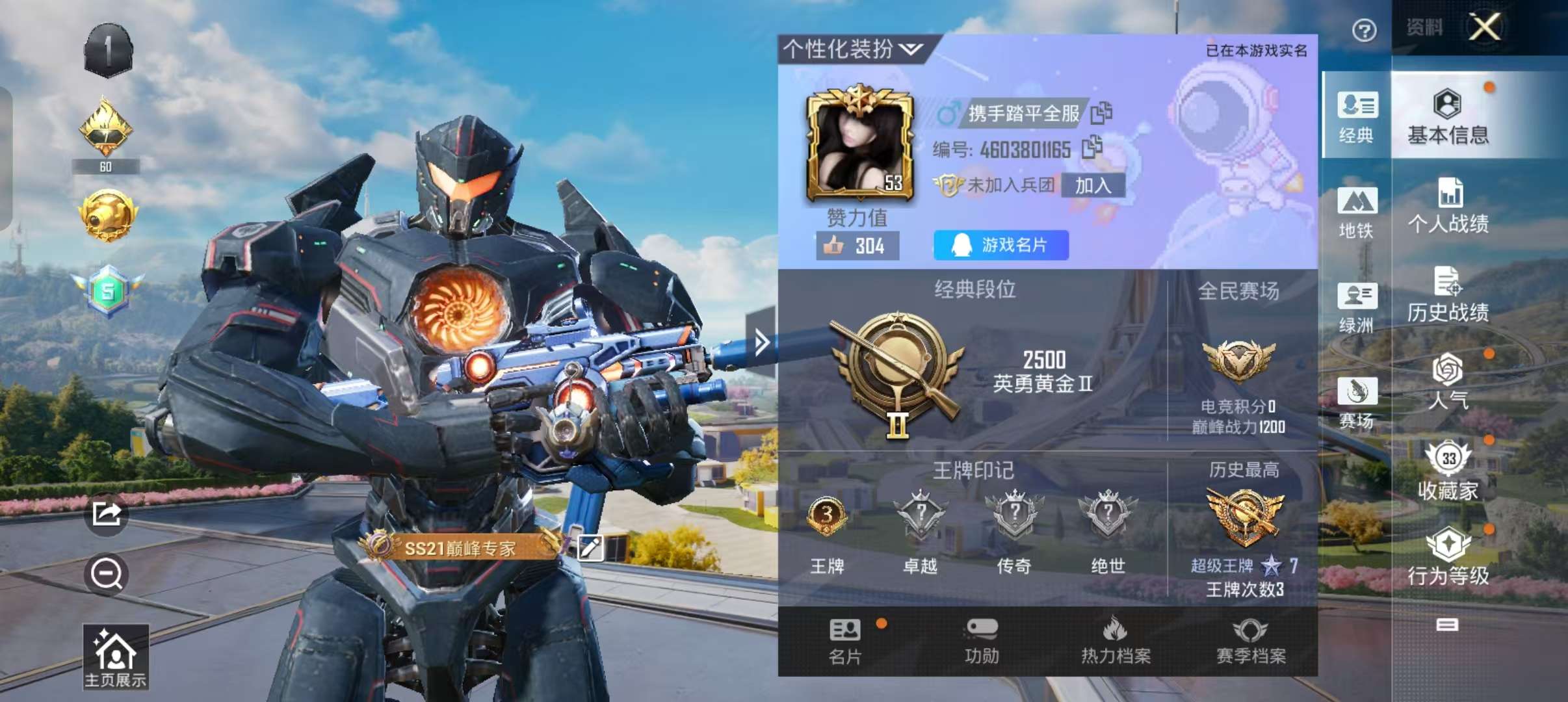Click 加入 to join a clan
This screenshot has width=1568, height=702.
(1093, 185)
